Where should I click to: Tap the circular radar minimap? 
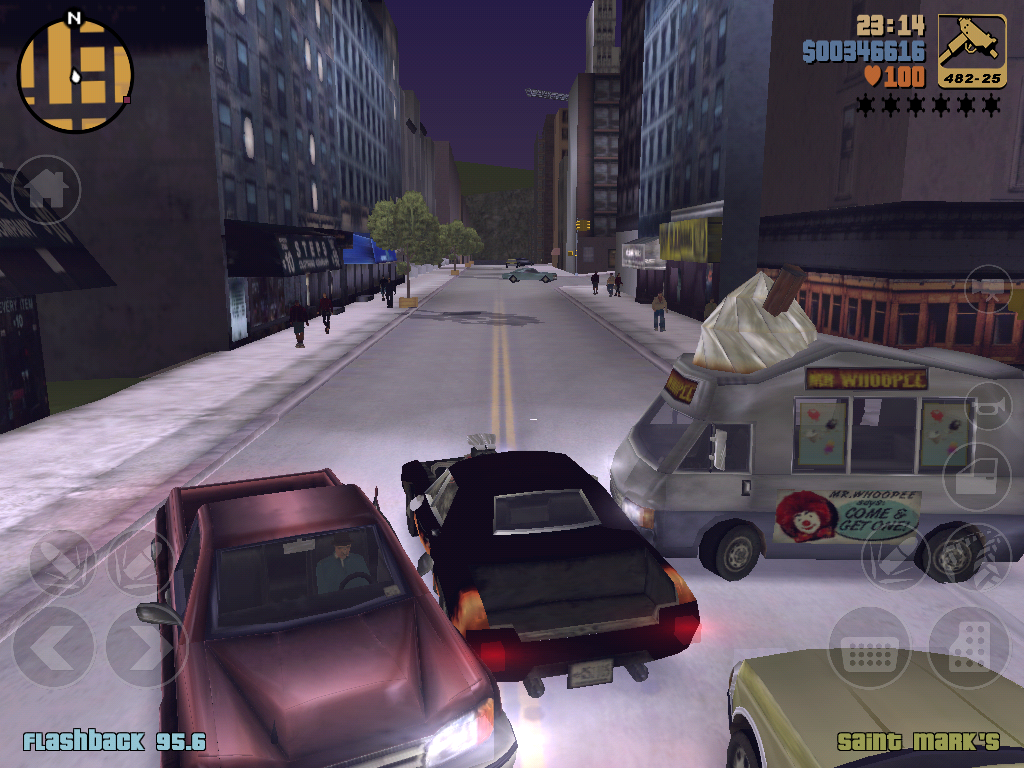(x=75, y=75)
